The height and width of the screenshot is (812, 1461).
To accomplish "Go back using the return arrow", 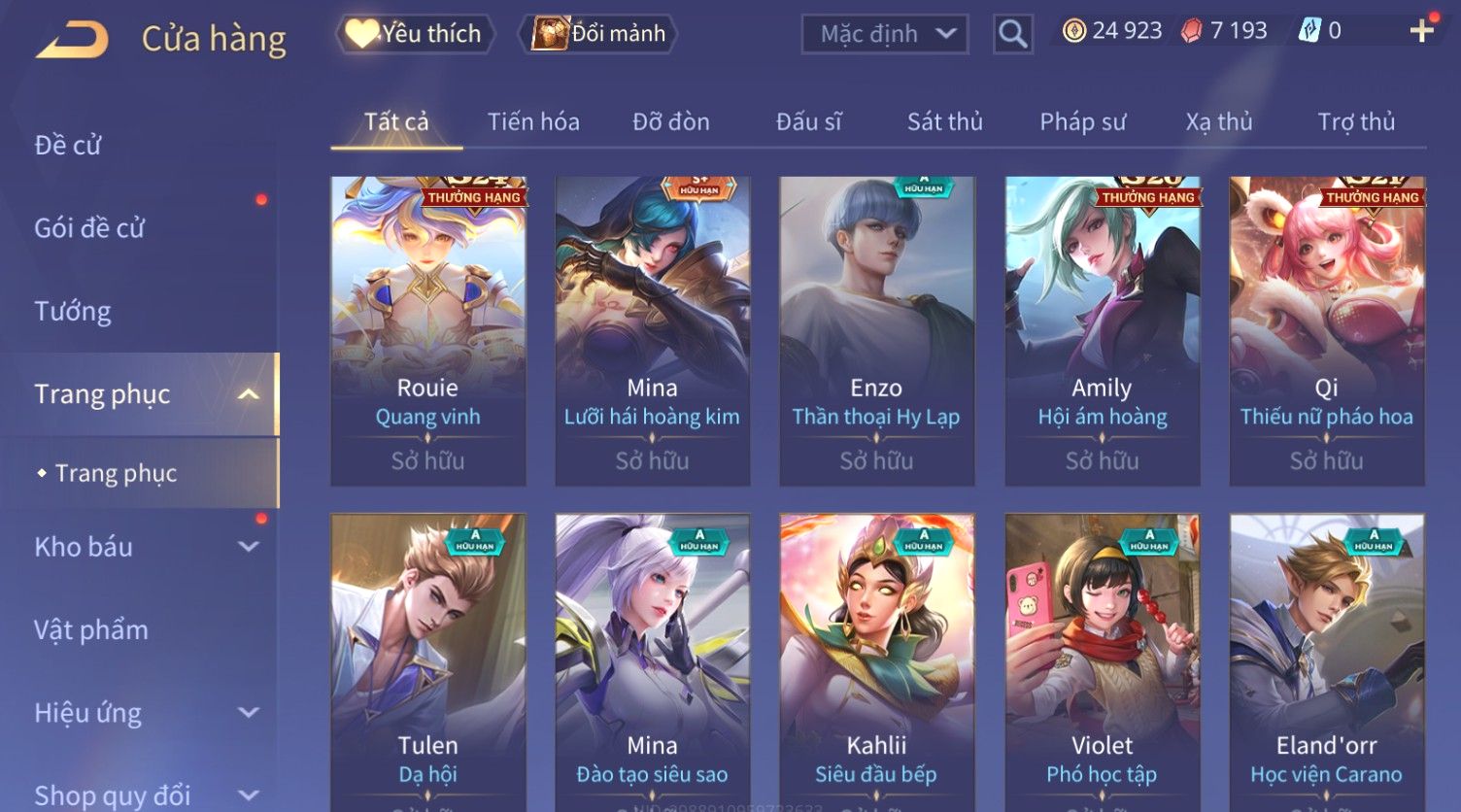I will [72, 39].
